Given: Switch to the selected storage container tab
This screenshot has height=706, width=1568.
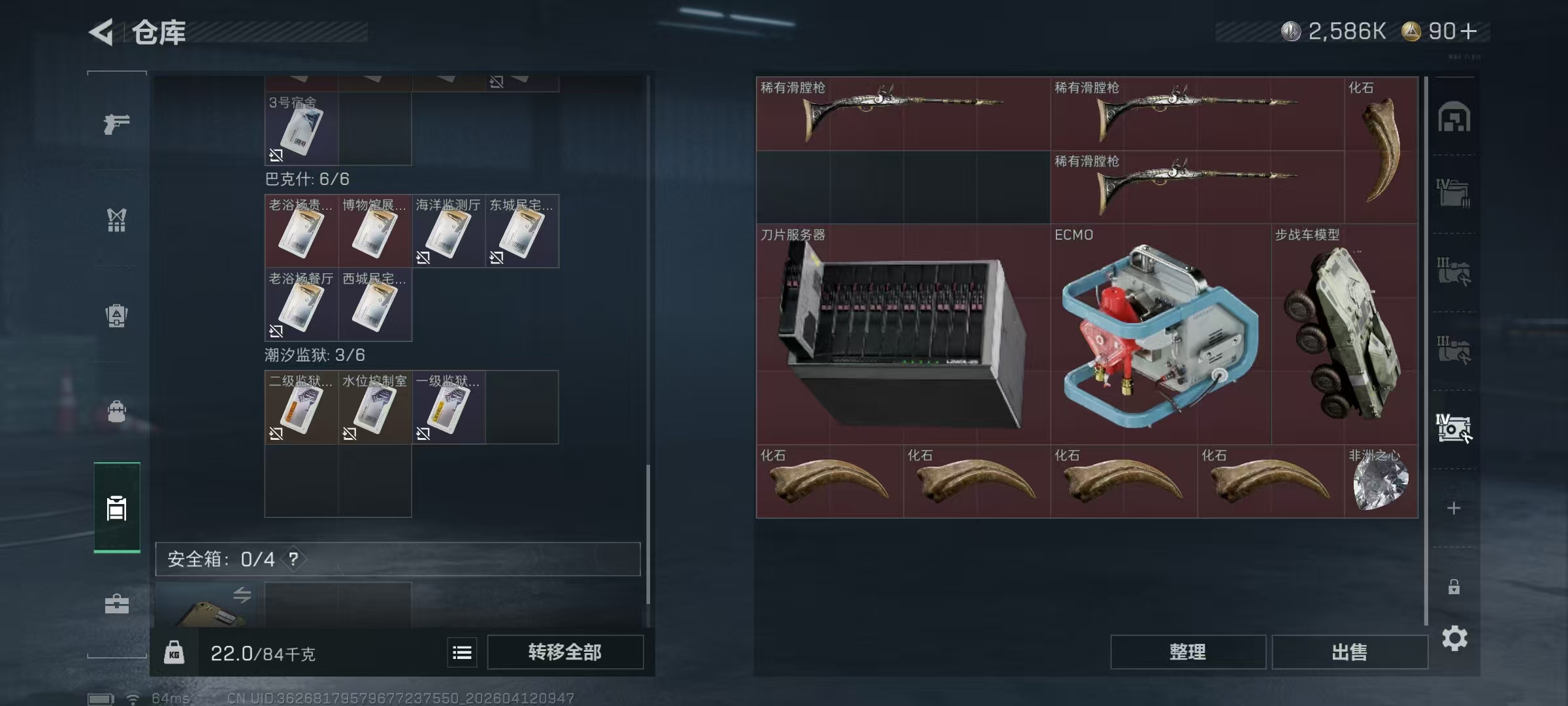Looking at the screenshot, I should [x=116, y=509].
